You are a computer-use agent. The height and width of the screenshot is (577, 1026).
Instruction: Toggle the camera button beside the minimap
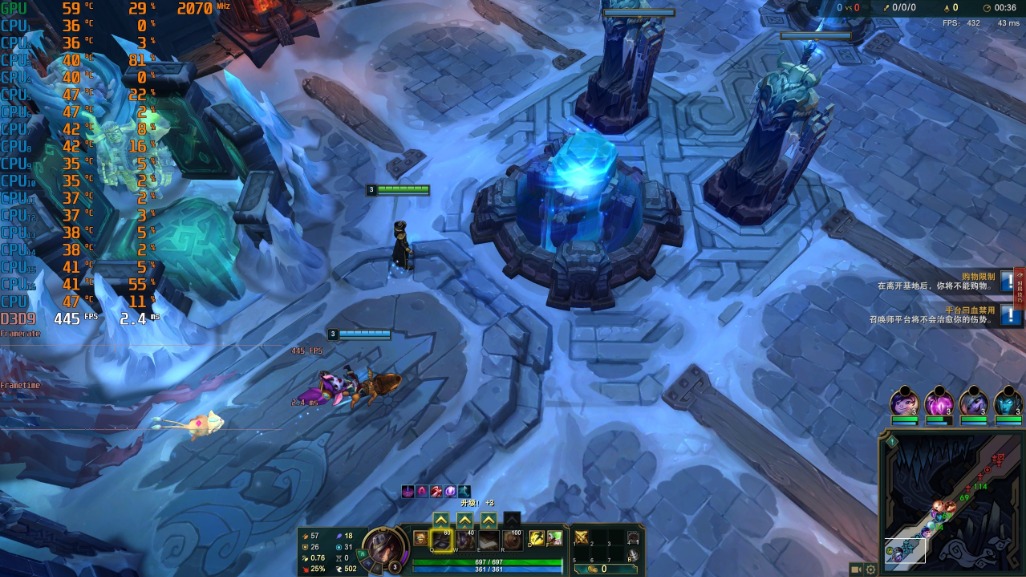pos(856,569)
